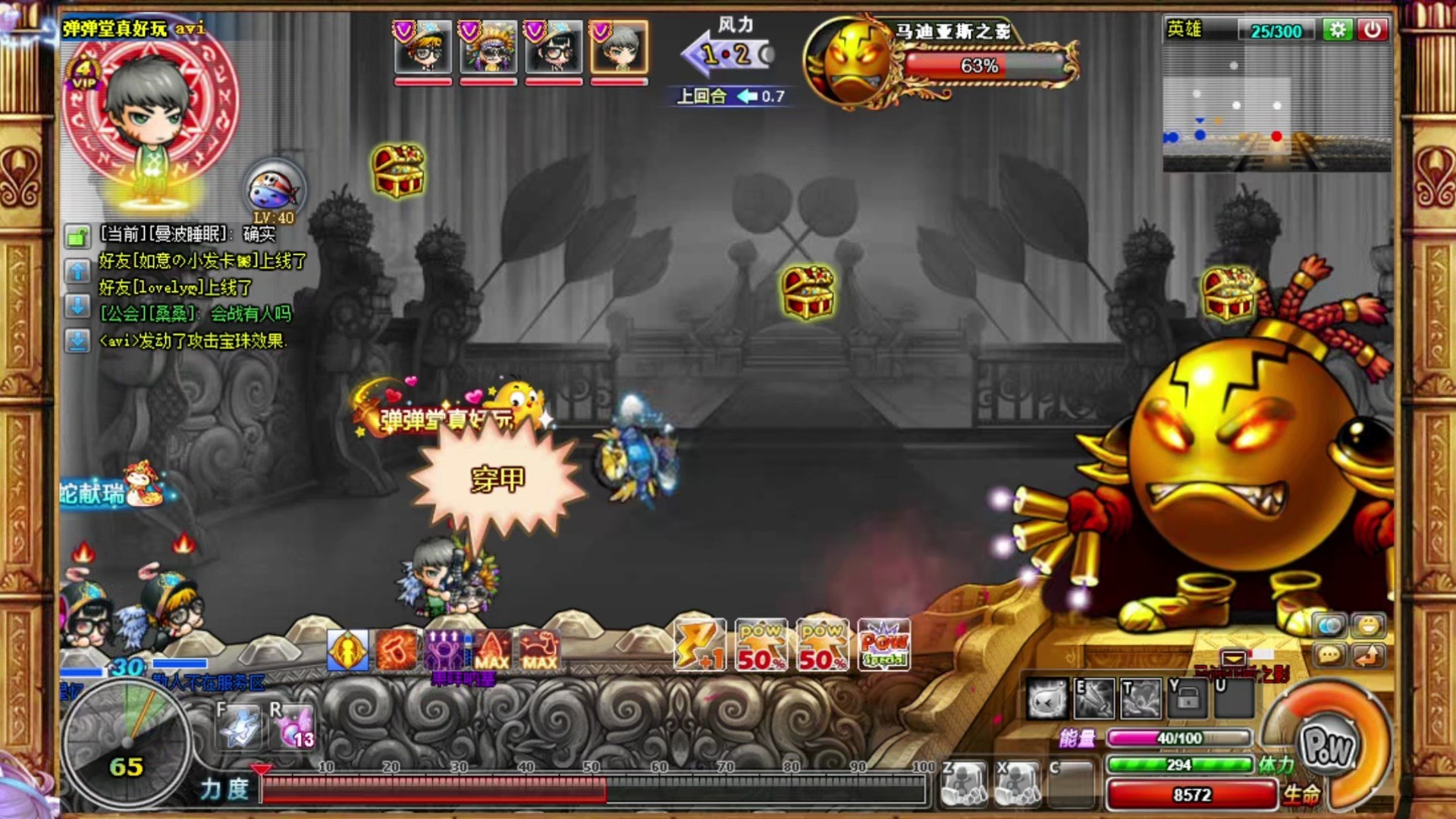Select the F flying plane skill

point(240,726)
